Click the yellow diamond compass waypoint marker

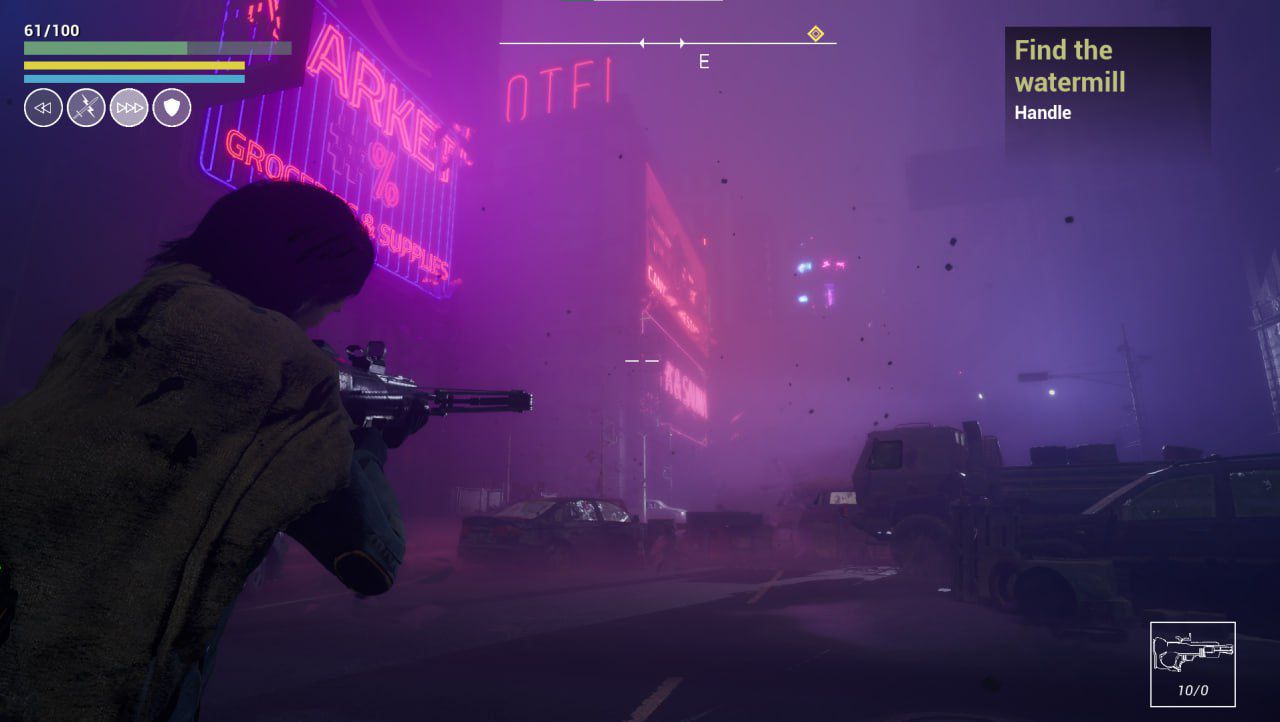[x=815, y=34]
